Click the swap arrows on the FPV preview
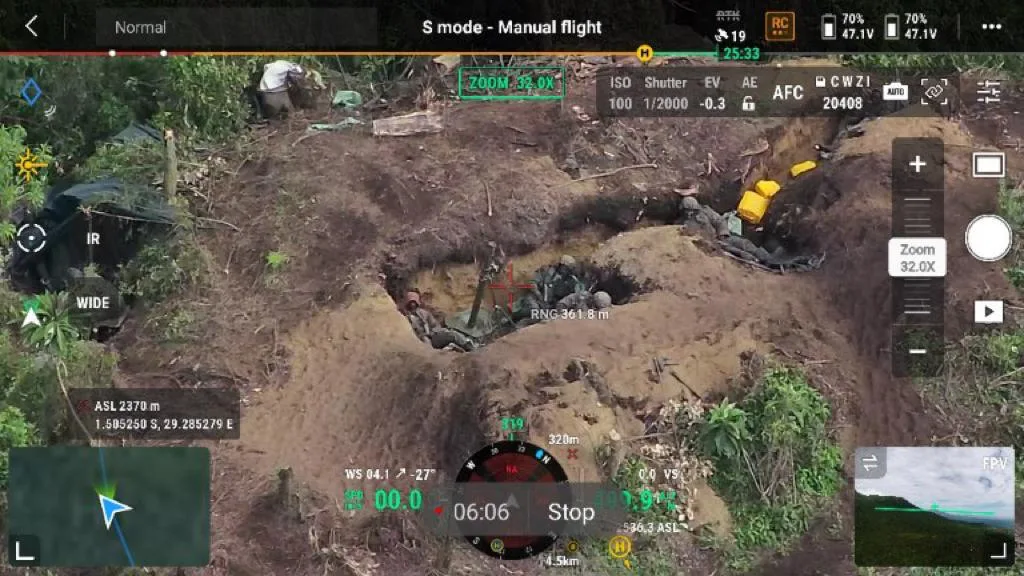This screenshot has width=1024, height=576. [x=870, y=462]
